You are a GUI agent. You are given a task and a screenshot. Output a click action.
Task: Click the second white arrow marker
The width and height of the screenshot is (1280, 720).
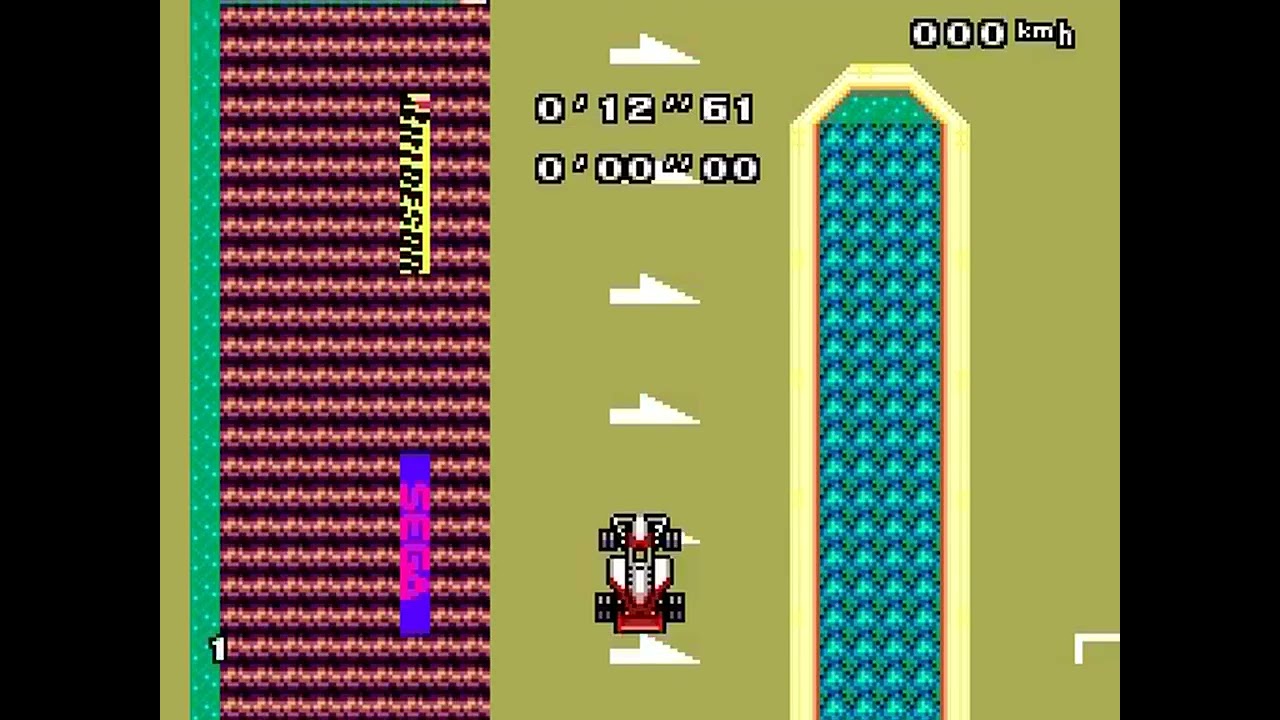[652, 292]
